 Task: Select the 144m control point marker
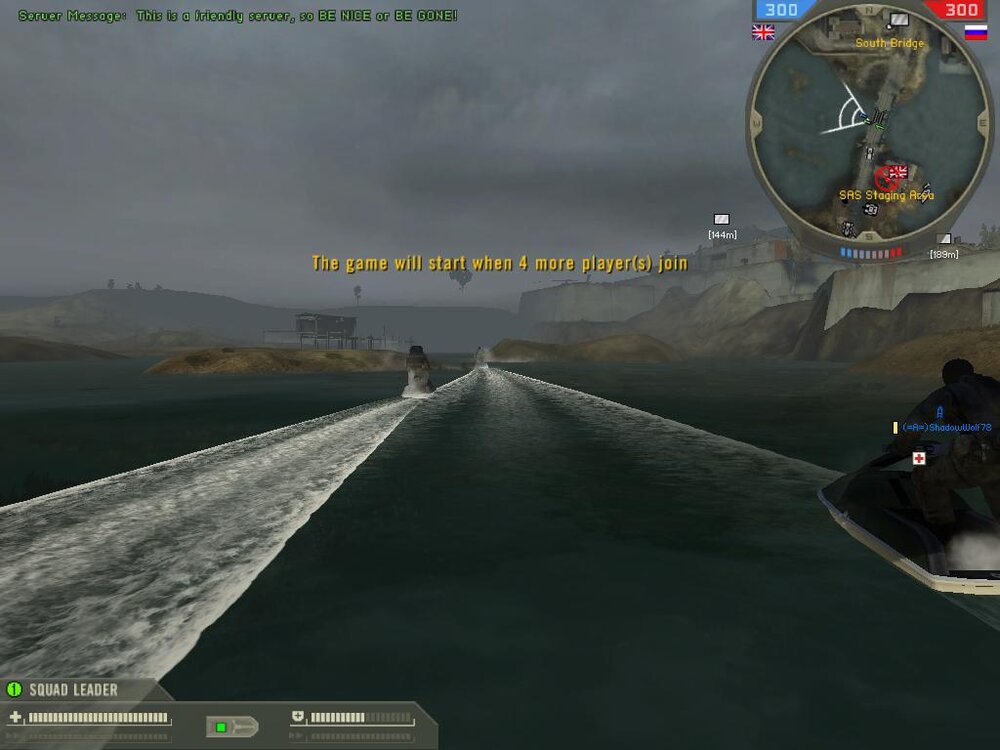coord(721,219)
